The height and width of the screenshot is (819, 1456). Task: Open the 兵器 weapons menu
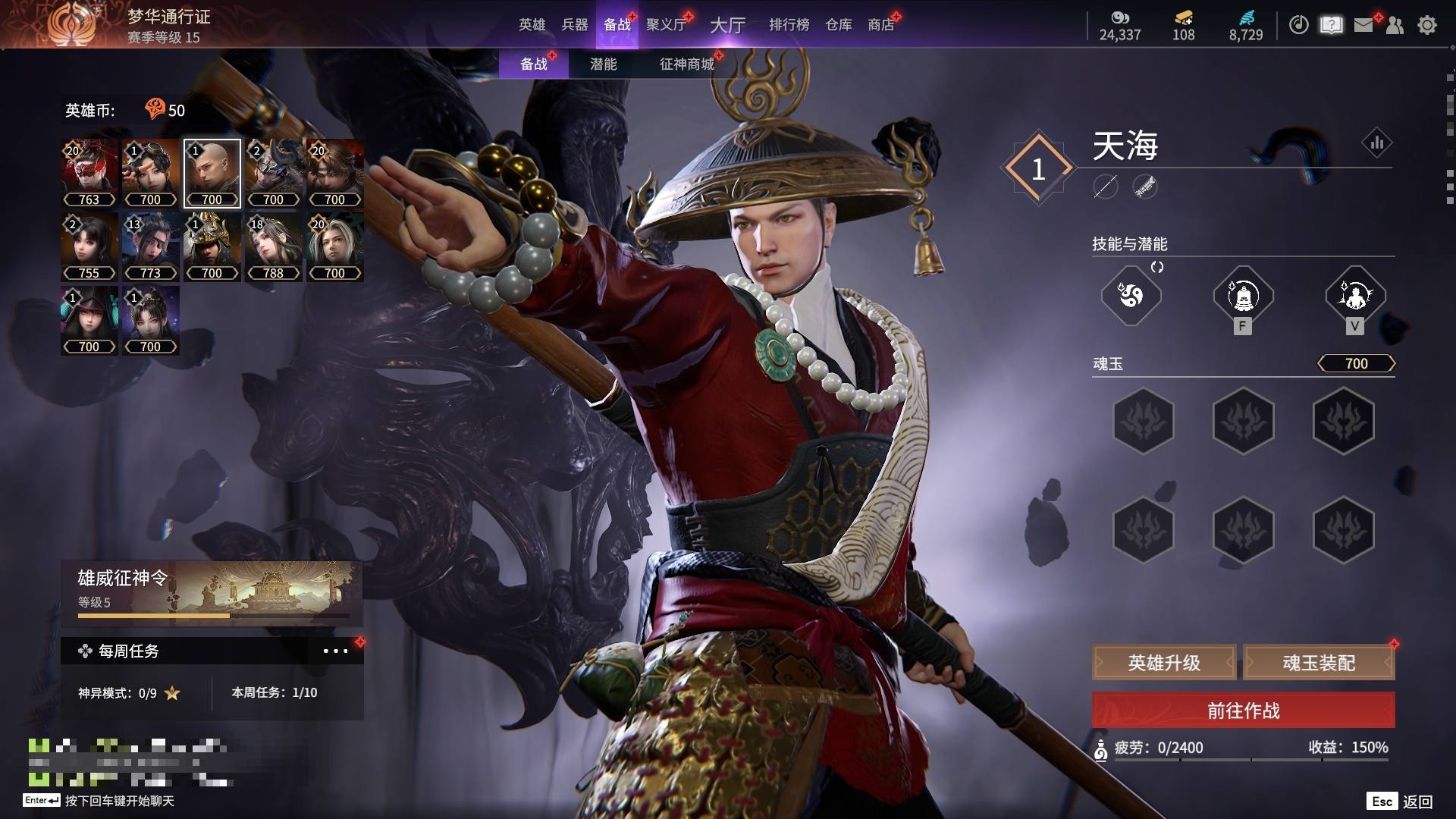tap(574, 25)
